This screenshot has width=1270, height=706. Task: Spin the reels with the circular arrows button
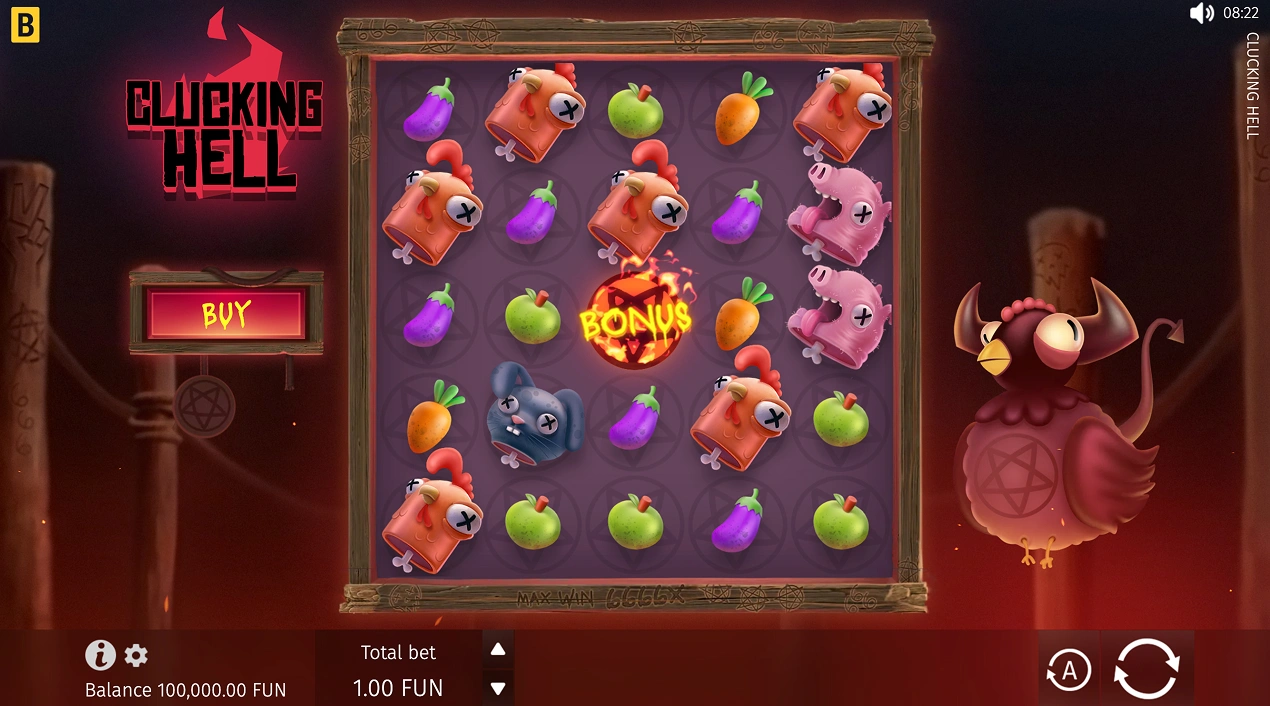pos(1147,668)
